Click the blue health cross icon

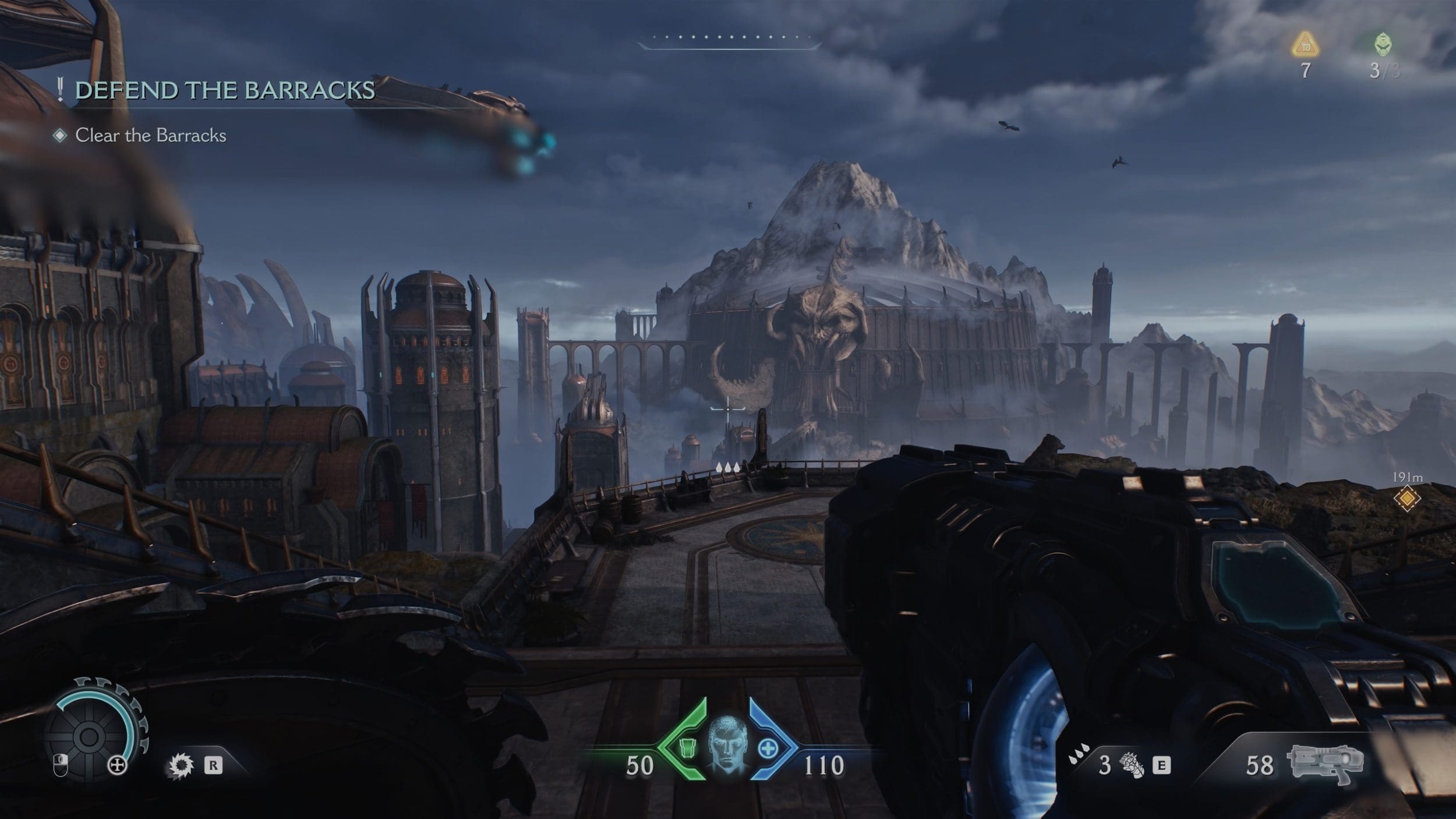[768, 749]
